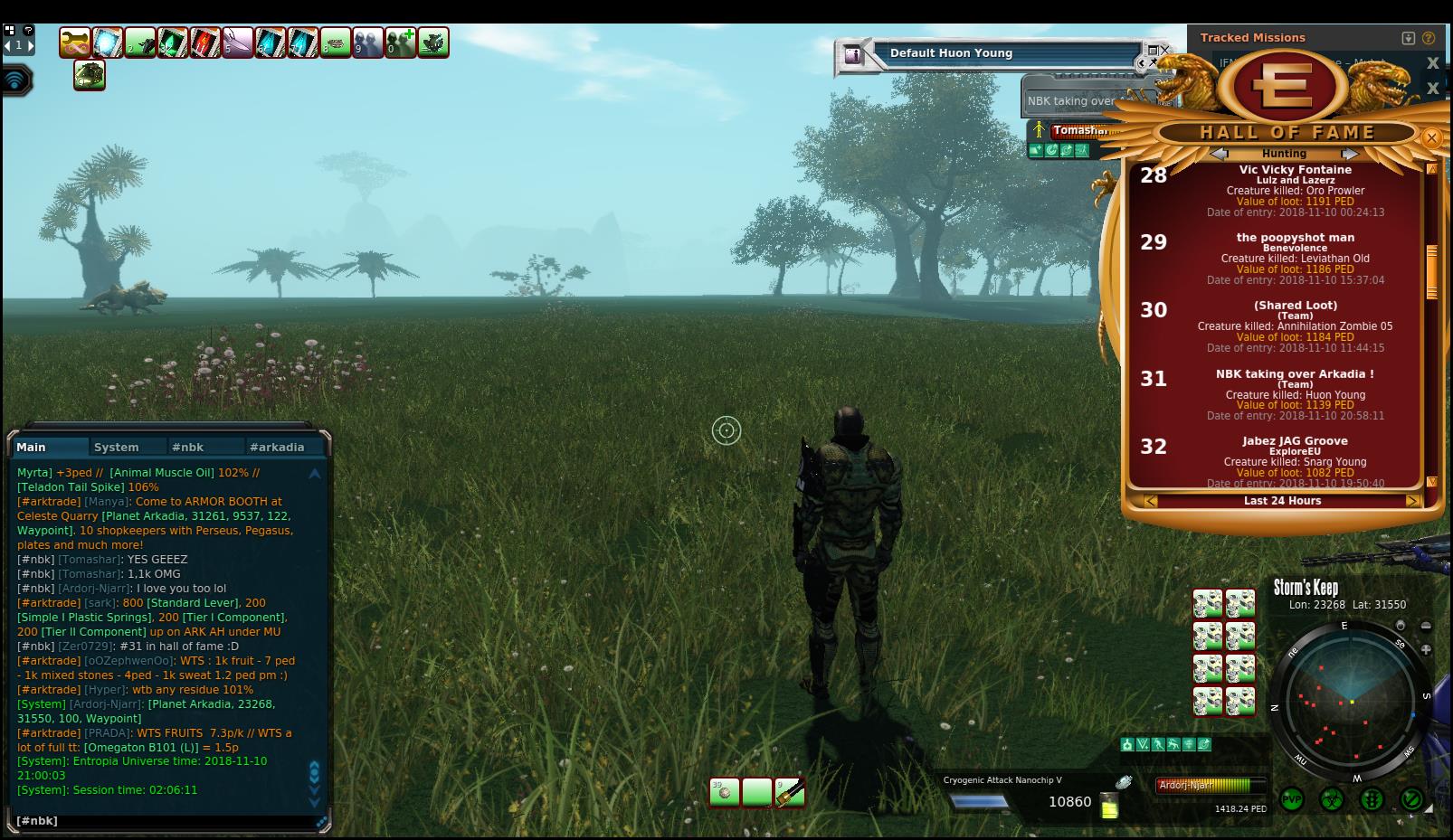Click the biohazard icon below the radar
This screenshot has width=1453, height=840.
point(1332,800)
